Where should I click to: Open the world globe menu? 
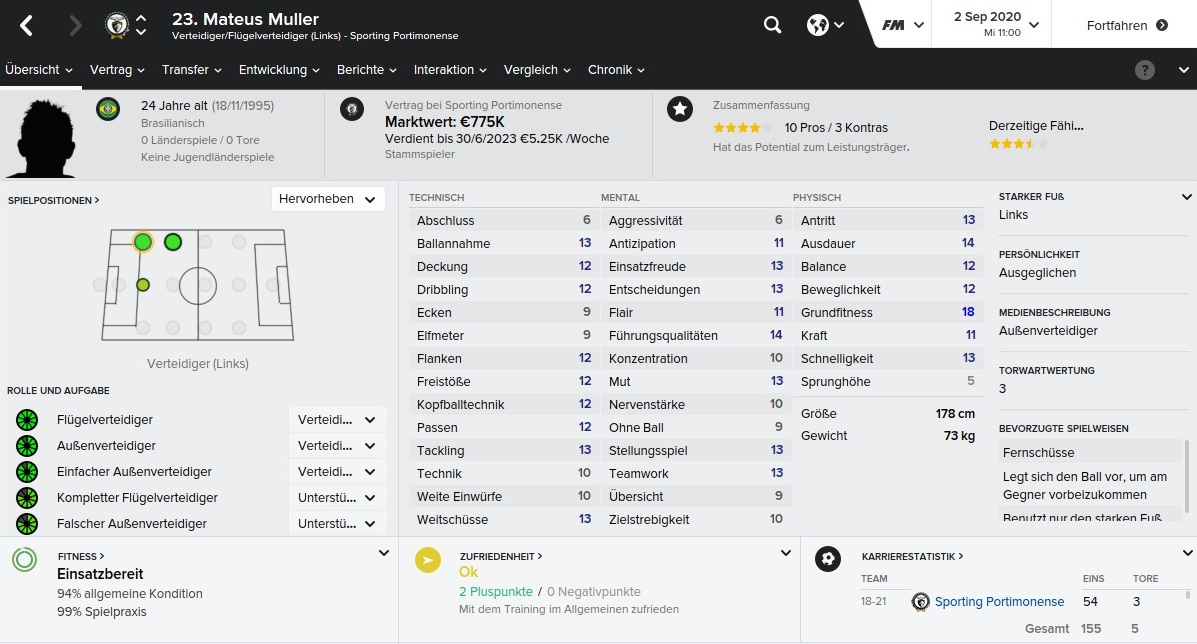[x=825, y=25]
